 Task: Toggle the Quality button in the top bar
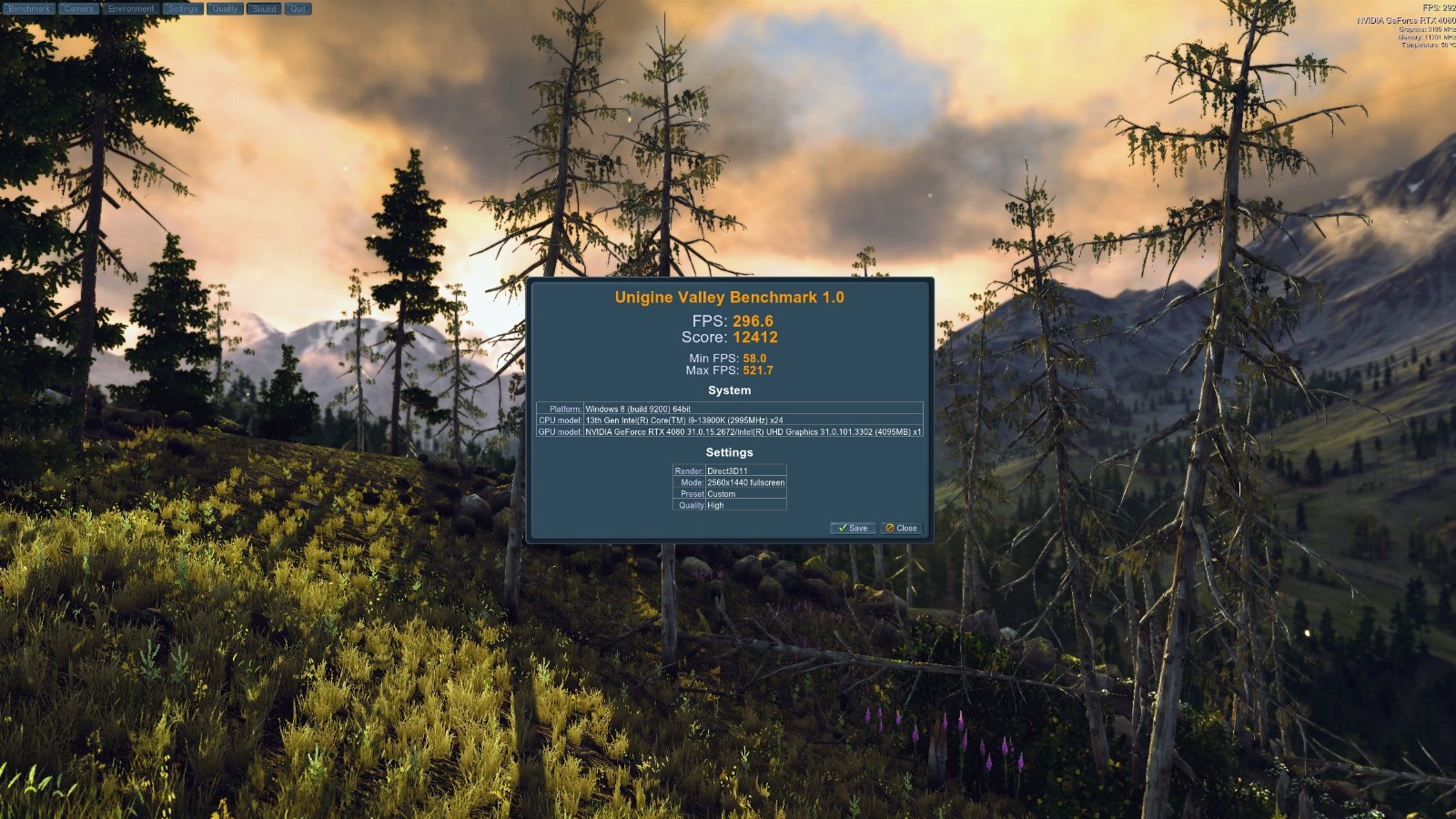point(225,9)
